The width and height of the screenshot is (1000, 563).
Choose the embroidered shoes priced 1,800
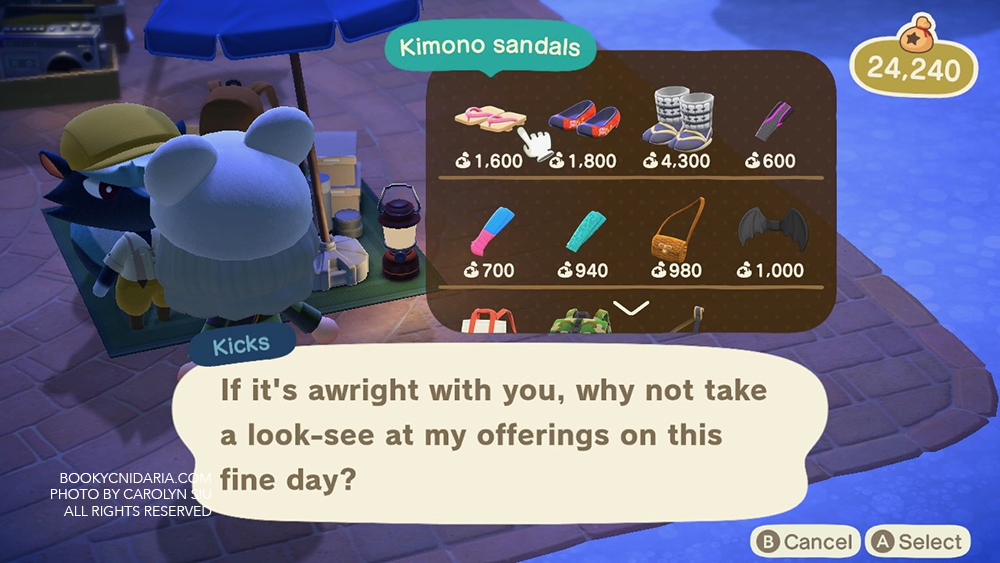(x=581, y=120)
